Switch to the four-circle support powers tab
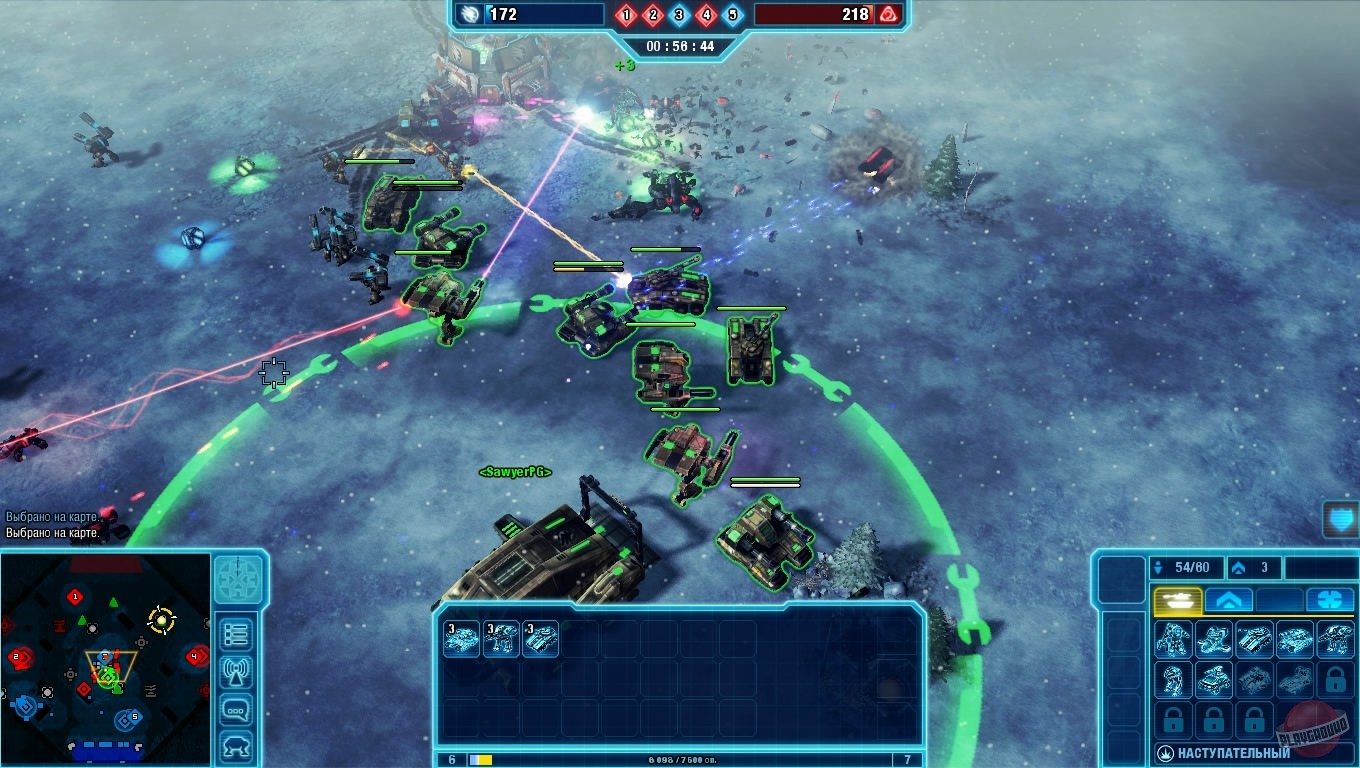 point(1330,600)
